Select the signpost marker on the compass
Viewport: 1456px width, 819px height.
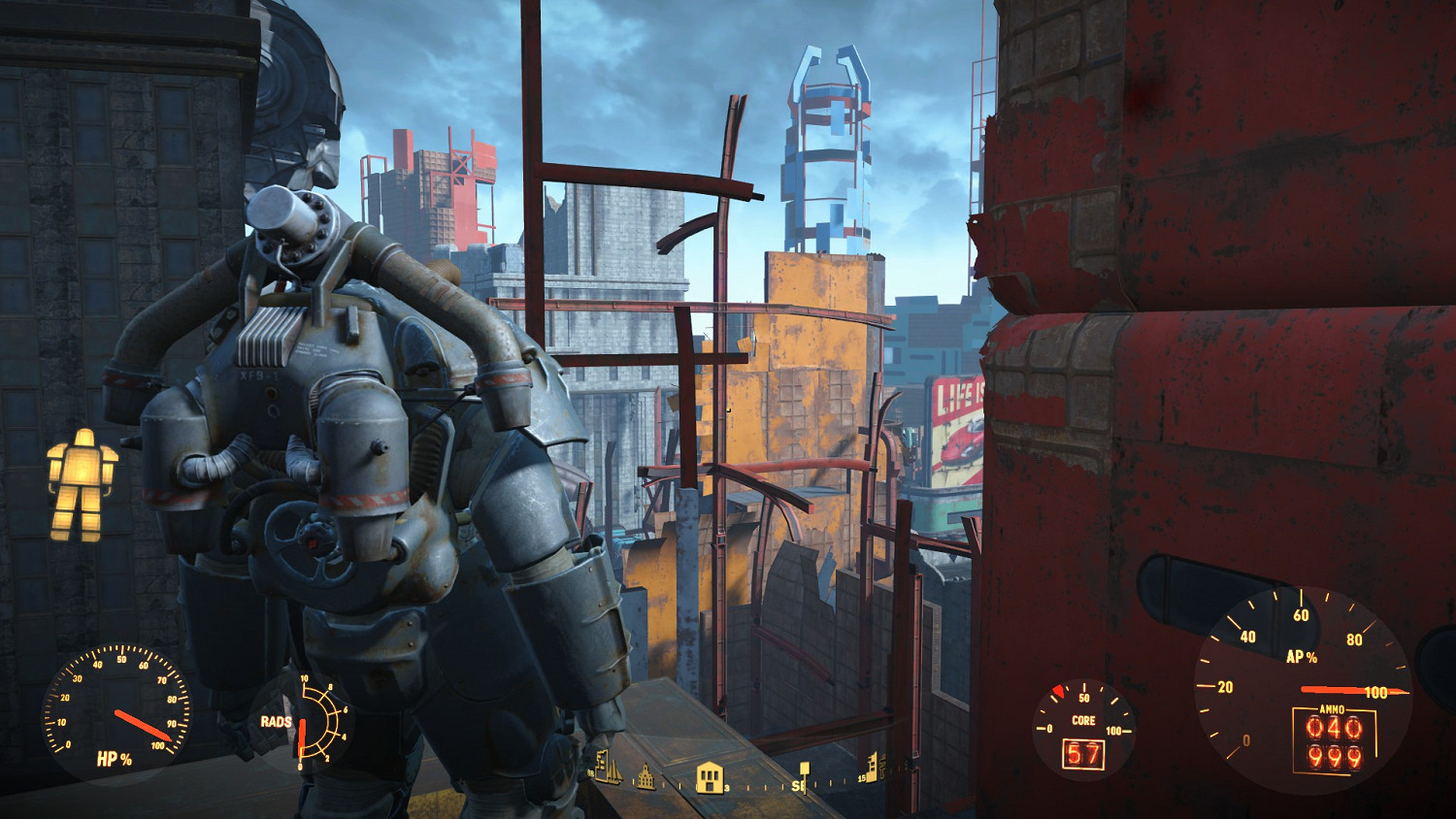804,775
